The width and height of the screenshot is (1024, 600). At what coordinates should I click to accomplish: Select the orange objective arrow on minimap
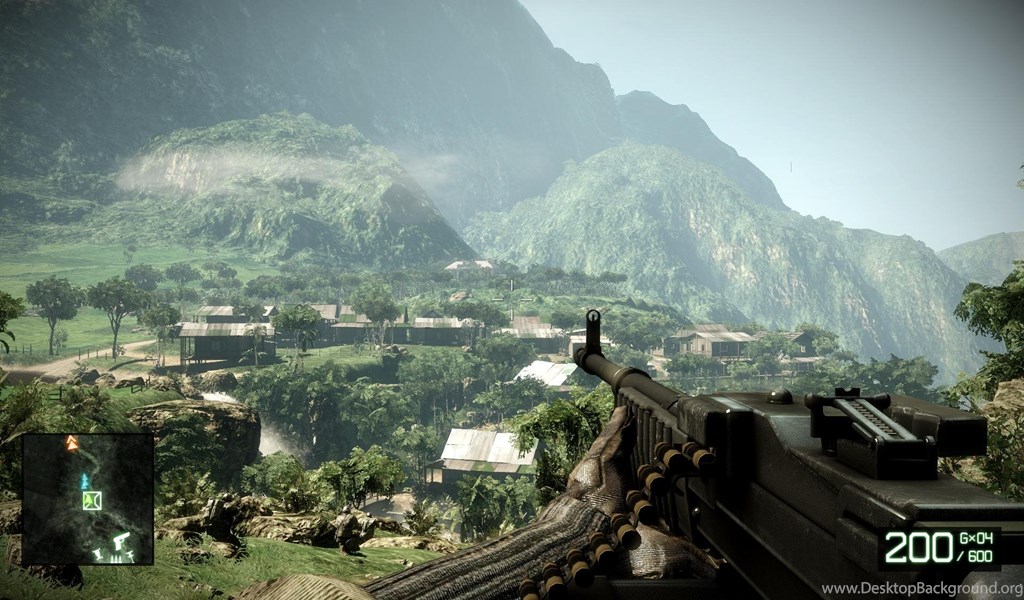[x=72, y=442]
